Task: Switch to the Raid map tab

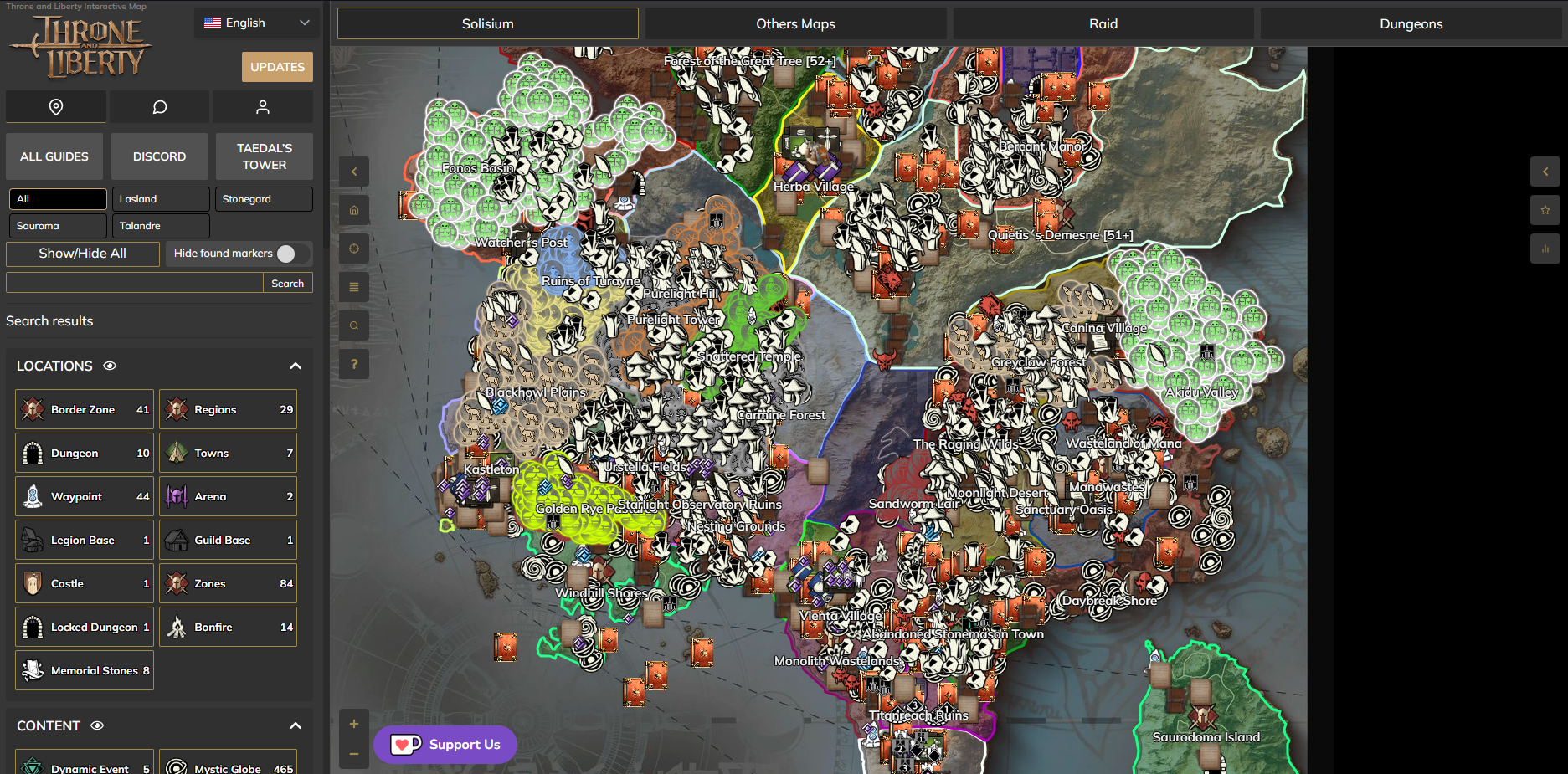Action: tap(1102, 23)
